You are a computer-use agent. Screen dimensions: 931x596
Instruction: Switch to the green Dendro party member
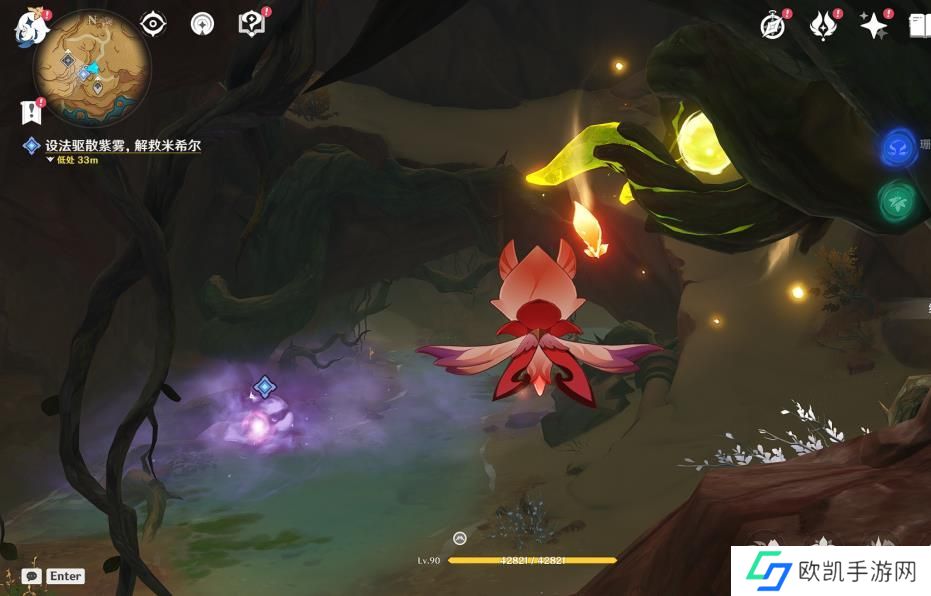pos(897,201)
